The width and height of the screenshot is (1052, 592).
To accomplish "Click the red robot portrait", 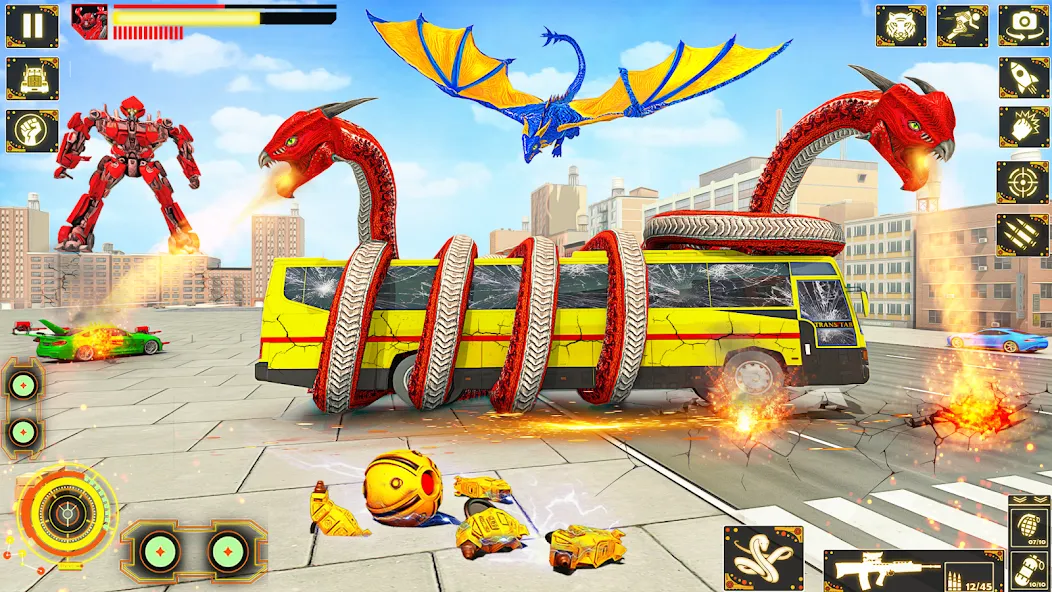I will 90,22.
